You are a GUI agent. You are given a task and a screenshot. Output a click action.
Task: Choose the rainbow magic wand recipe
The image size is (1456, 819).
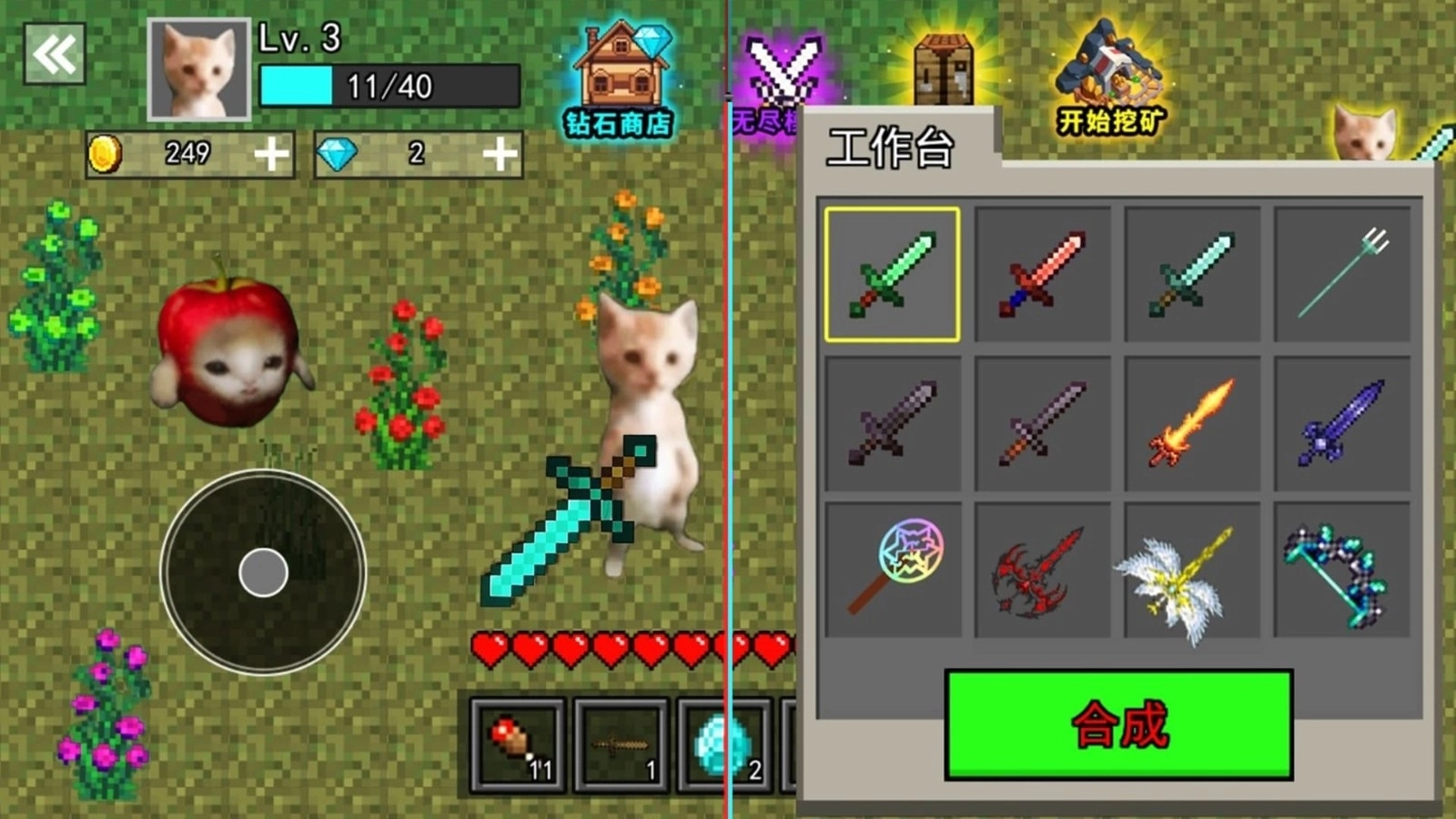tap(893, 571)
